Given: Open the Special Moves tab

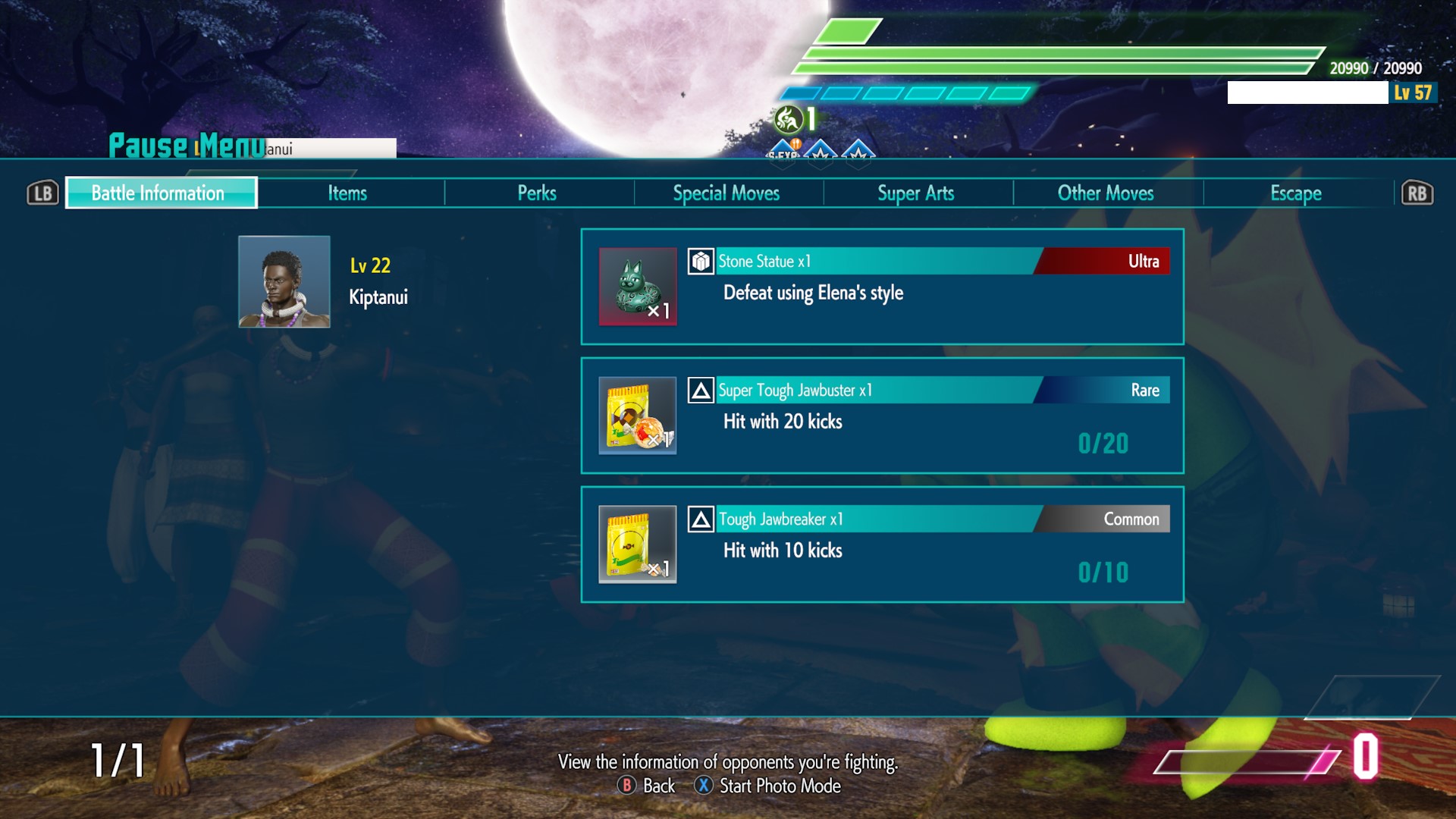Looking at the screenshot, I should tap(726, 193).
